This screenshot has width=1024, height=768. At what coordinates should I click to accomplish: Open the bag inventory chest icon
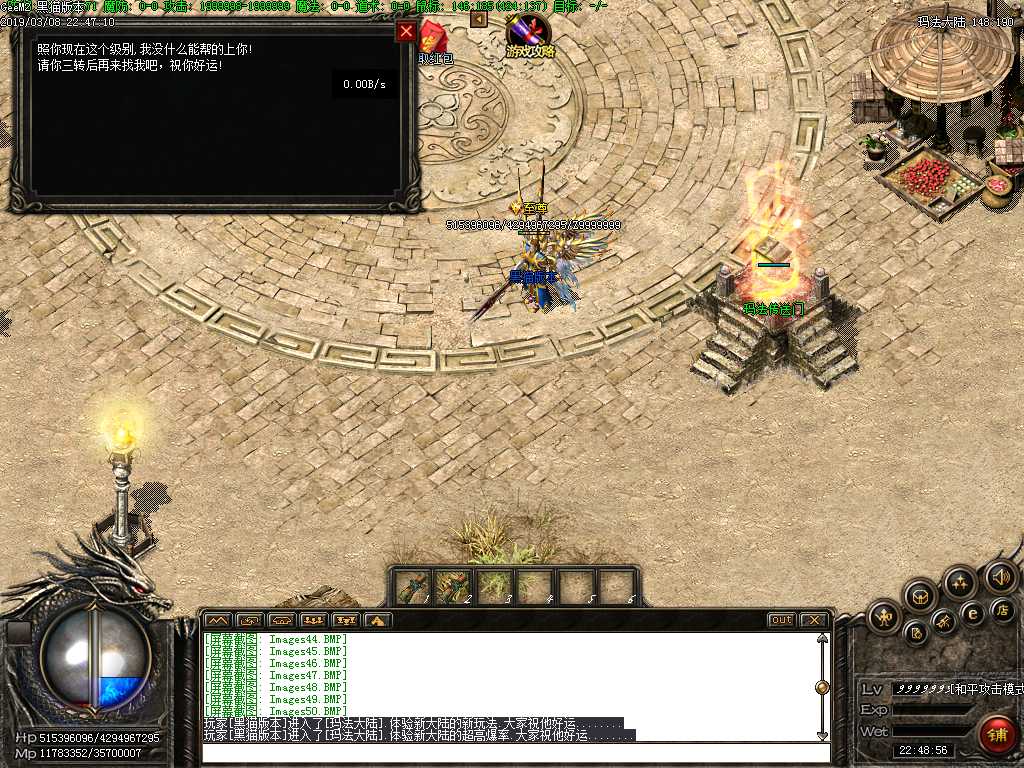[919, 596]
